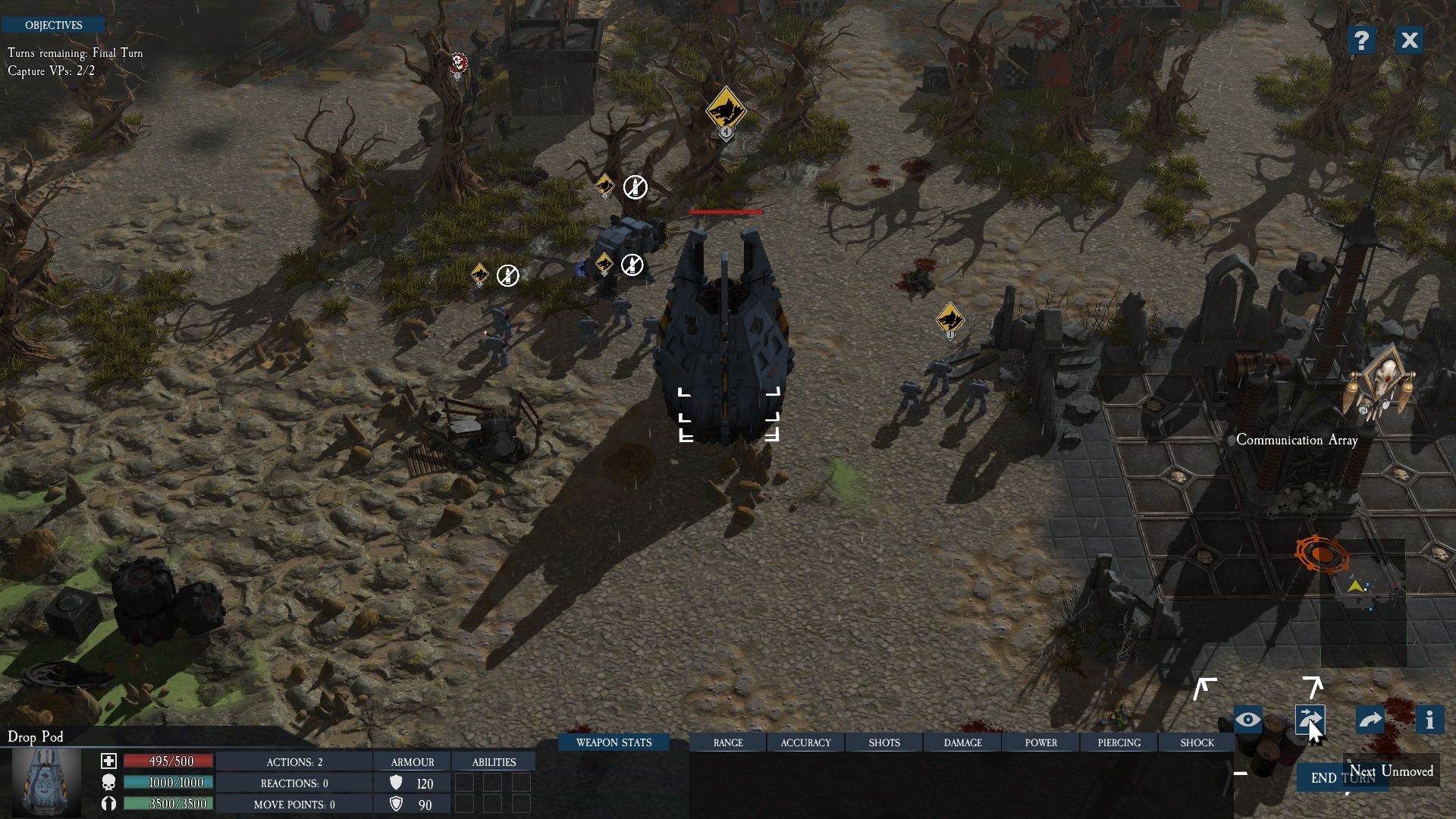
Task: Open the help question mark button
Action: tap(1361, 40)
